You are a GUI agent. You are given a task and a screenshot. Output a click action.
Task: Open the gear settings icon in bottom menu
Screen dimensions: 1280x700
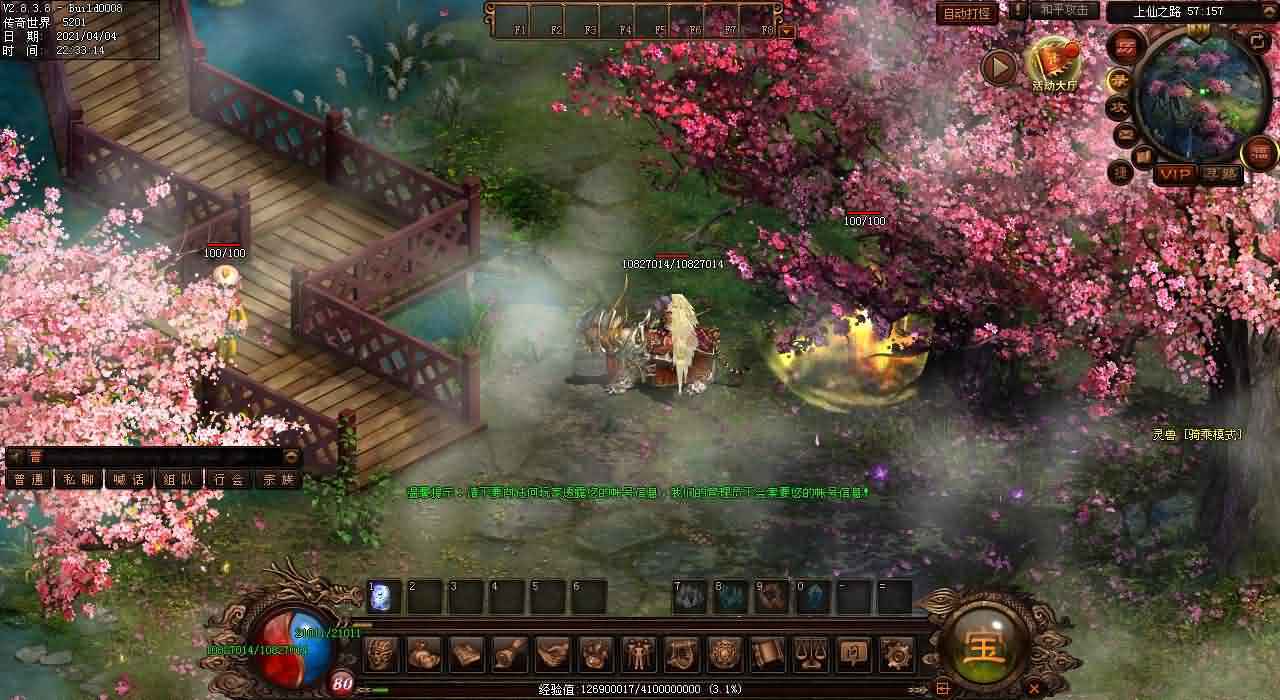(x=896, y=654)
